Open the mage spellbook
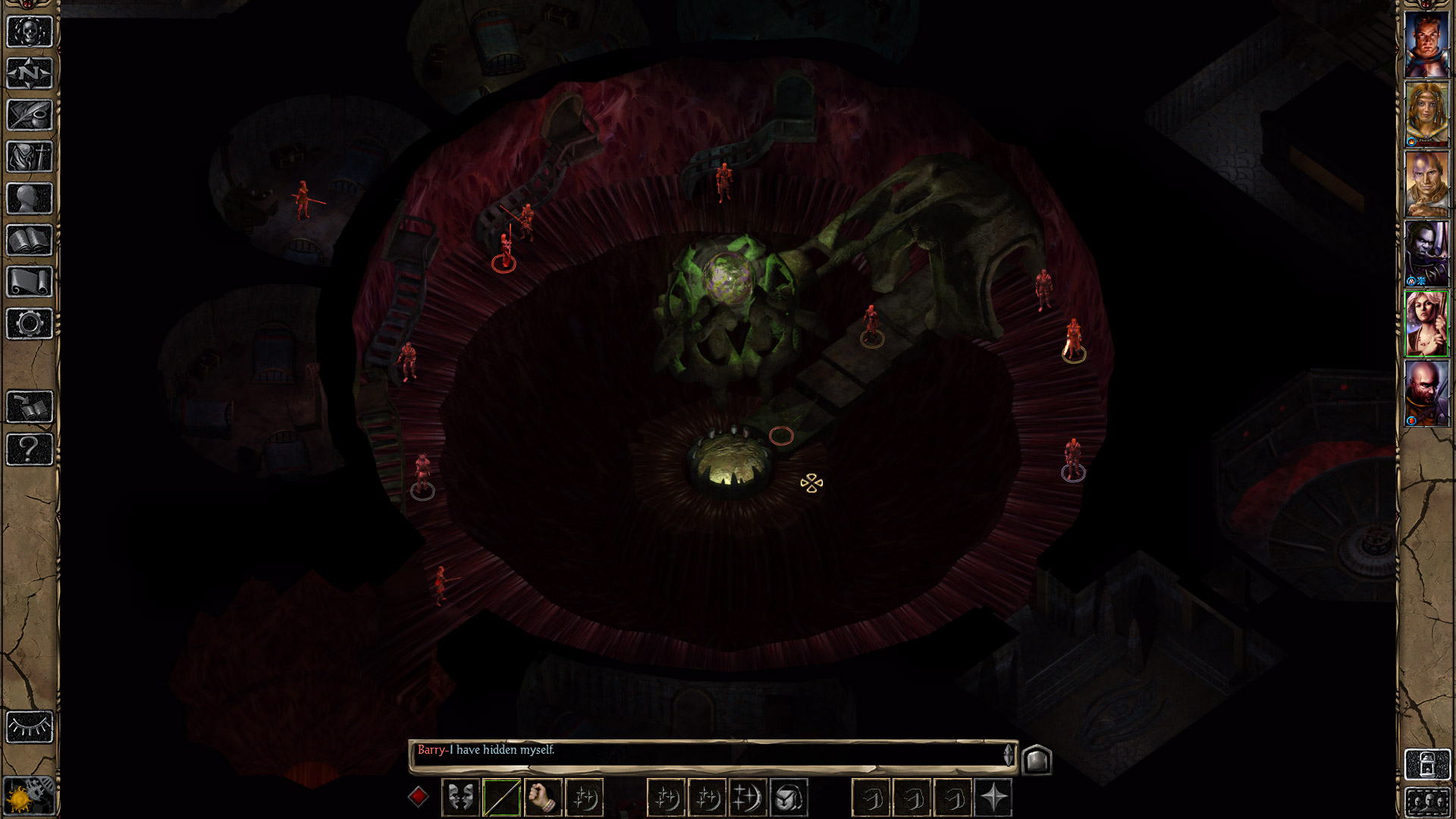 30,240
